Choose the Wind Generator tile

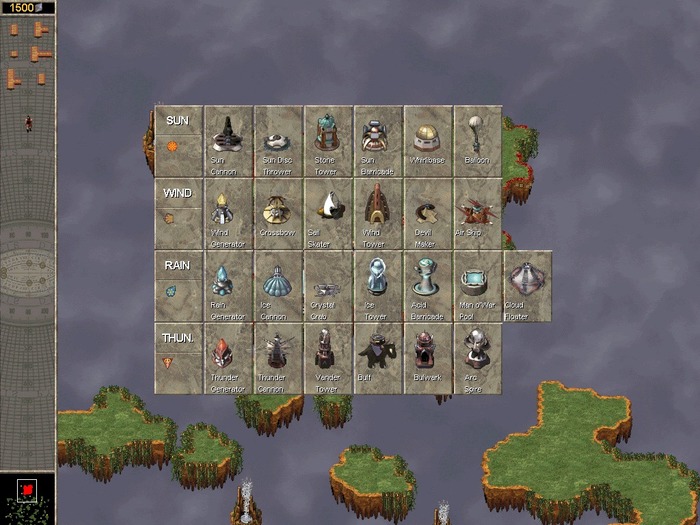(228, 213)
